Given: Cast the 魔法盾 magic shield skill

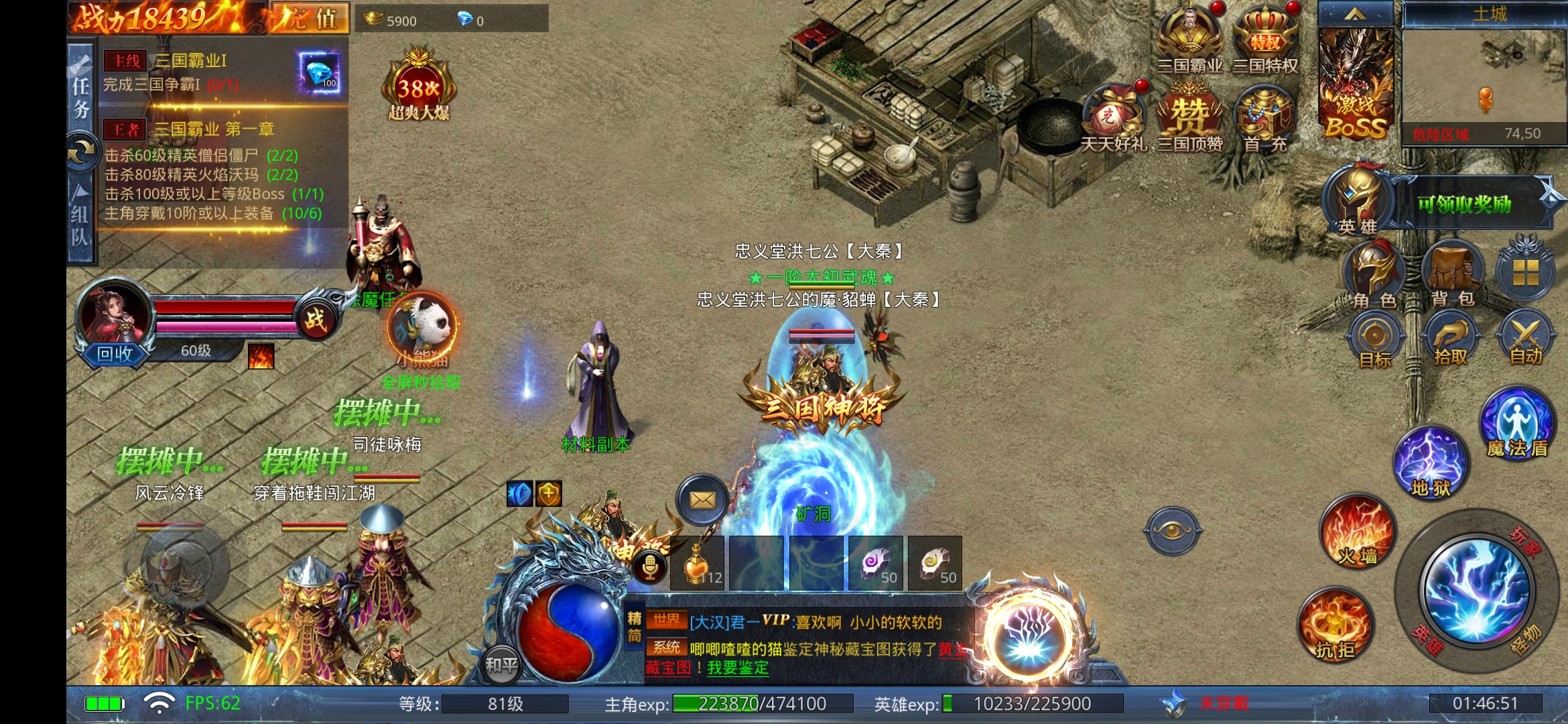Looking at the screenshot, I should pyautogui.click(x=1517, y=424).
